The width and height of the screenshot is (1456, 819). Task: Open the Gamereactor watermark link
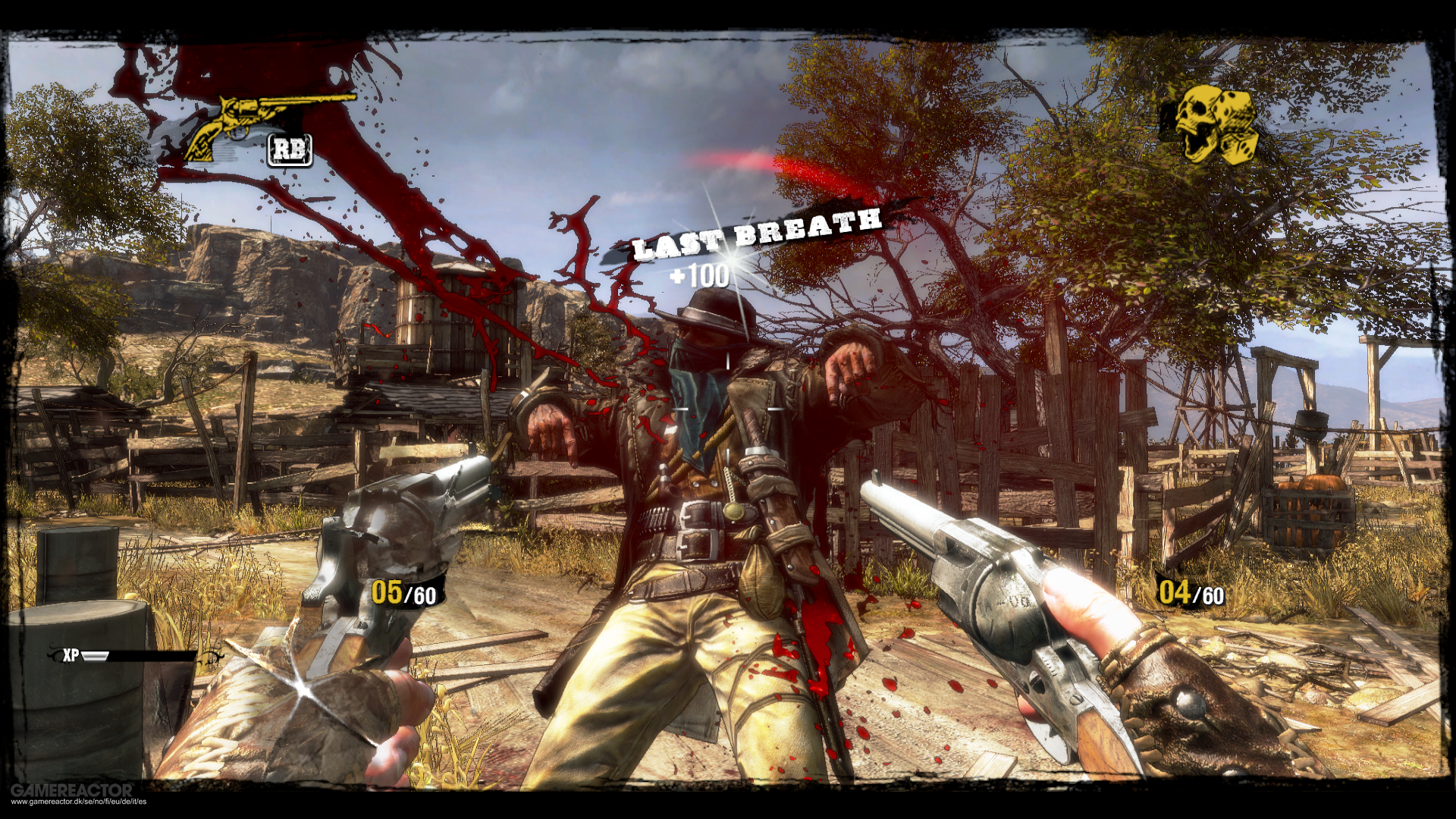coord(73,793)
